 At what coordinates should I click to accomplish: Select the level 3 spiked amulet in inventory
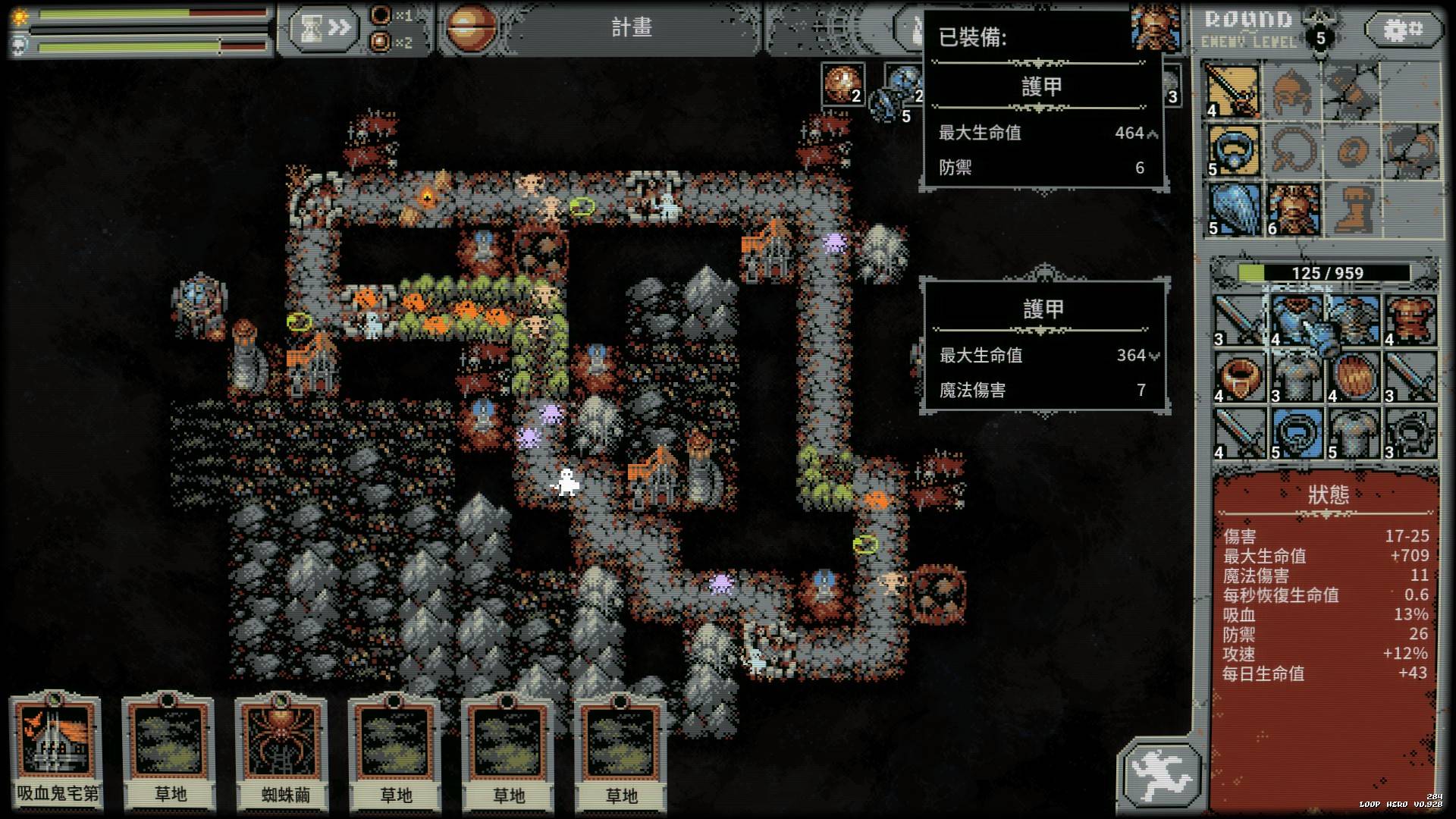[x=1410, y=433]
